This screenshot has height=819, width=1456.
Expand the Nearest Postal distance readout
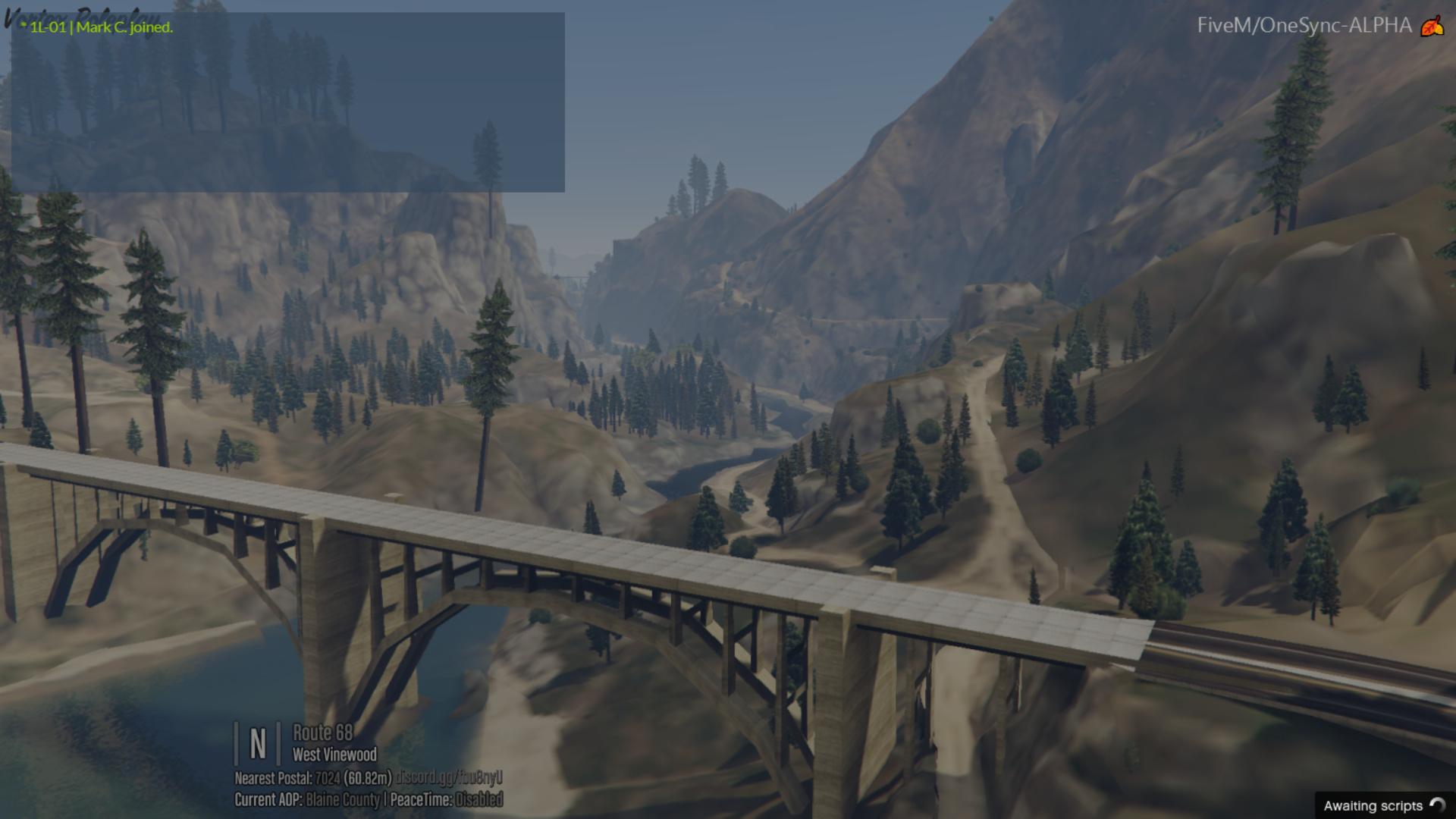pyautogui.click(x=369, y=778)
